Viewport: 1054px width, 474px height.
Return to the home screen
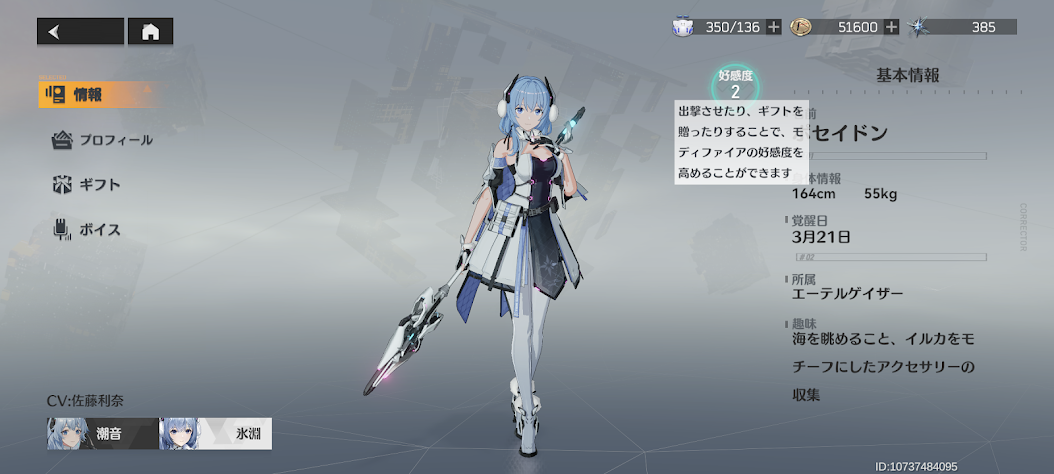click(151, 32)
